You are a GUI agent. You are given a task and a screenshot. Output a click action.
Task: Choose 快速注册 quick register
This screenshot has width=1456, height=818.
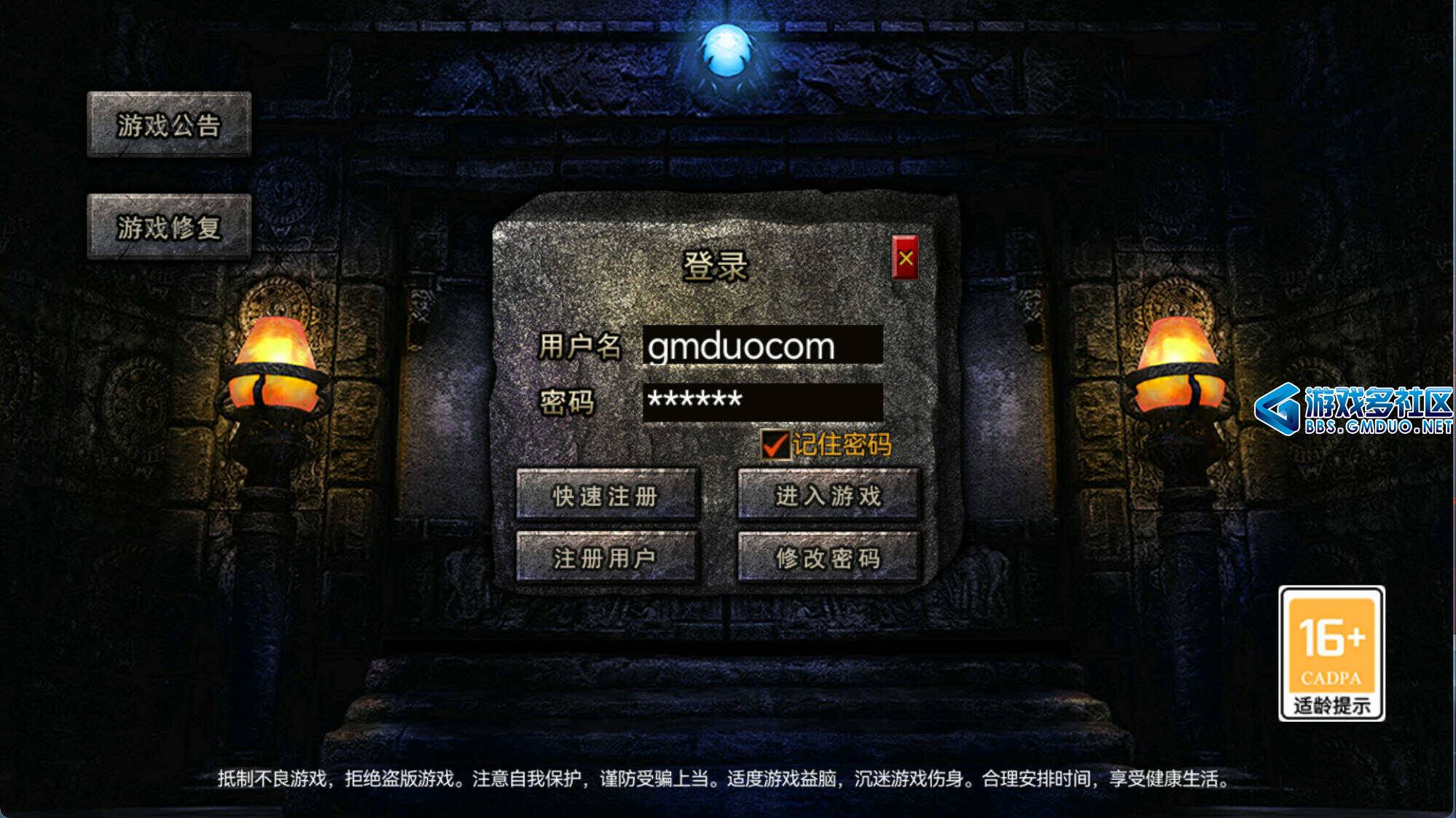point(606,496)
